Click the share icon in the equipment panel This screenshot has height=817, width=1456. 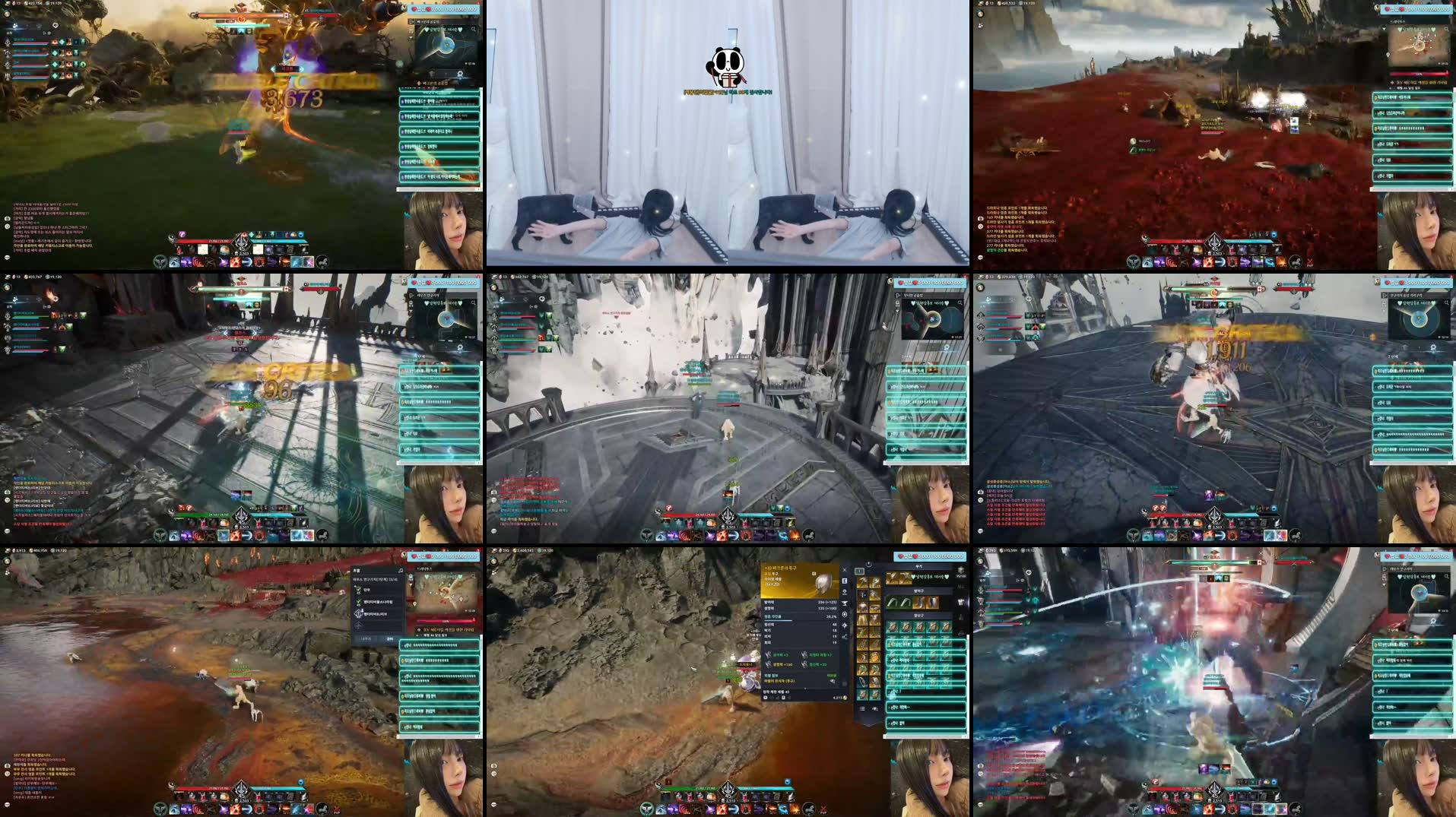pyautogui.click(x=845, y=635)
